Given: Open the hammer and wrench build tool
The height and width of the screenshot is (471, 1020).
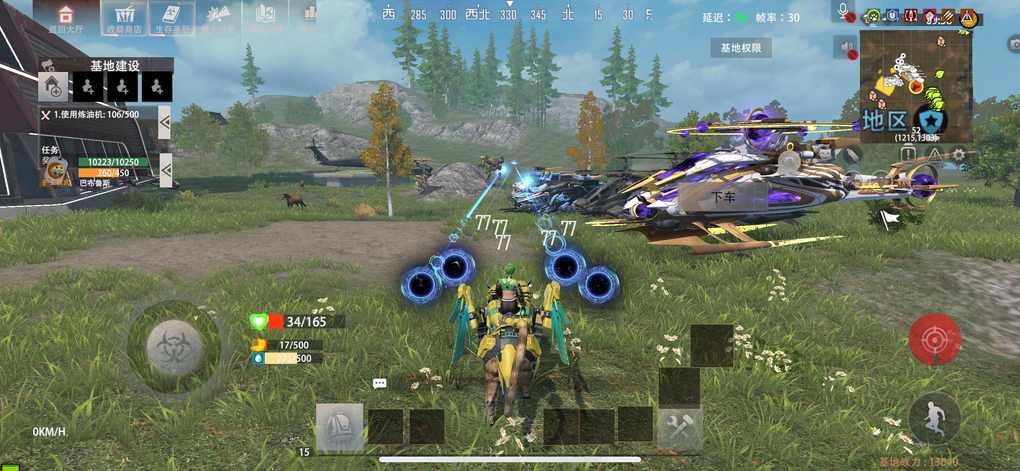Looking at the screenshot, I should 681,427.
